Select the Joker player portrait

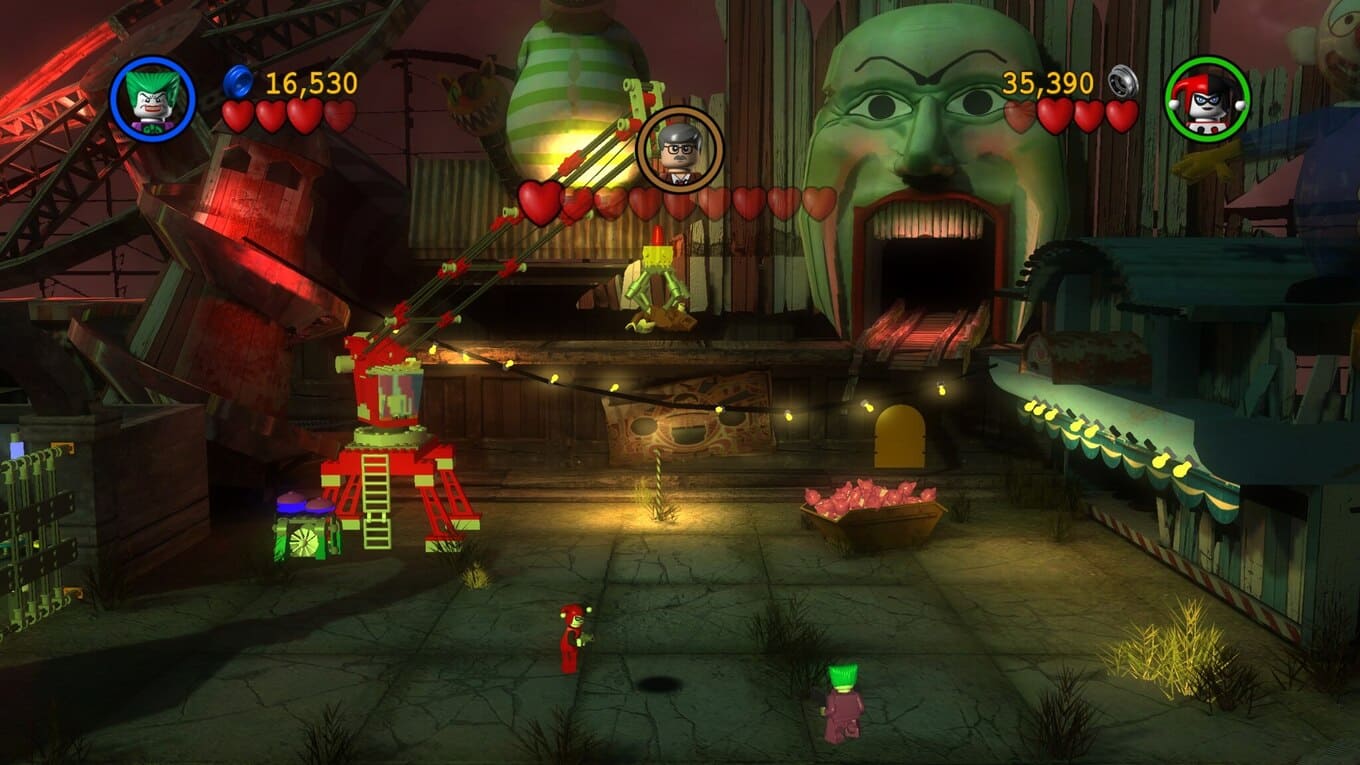152,98
